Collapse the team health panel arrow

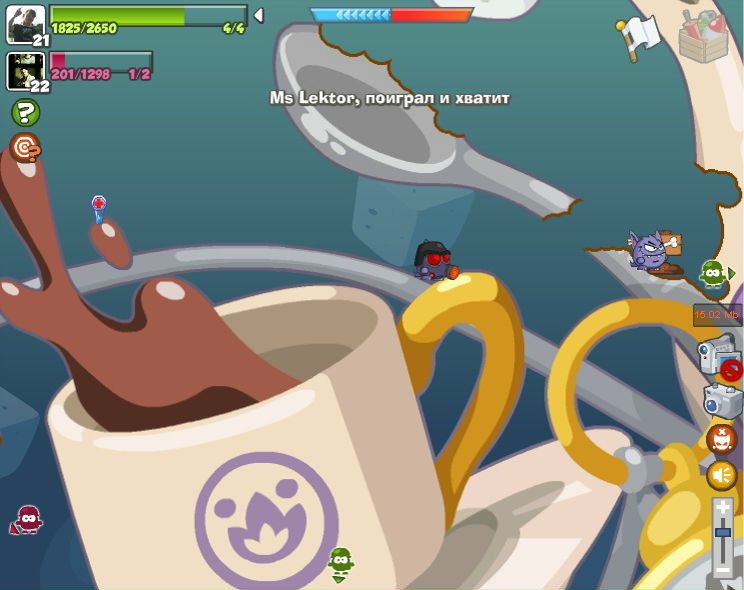(x=258, y=15)
